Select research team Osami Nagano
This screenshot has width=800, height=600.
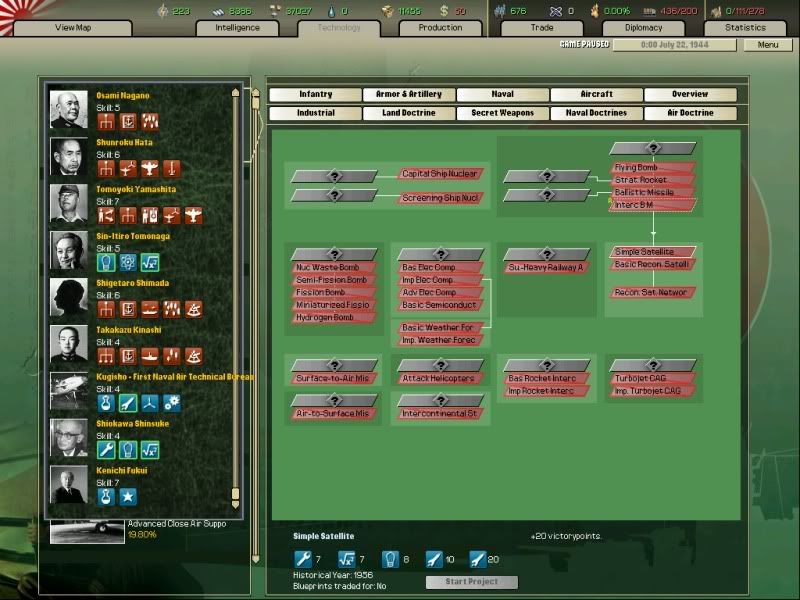123,96
